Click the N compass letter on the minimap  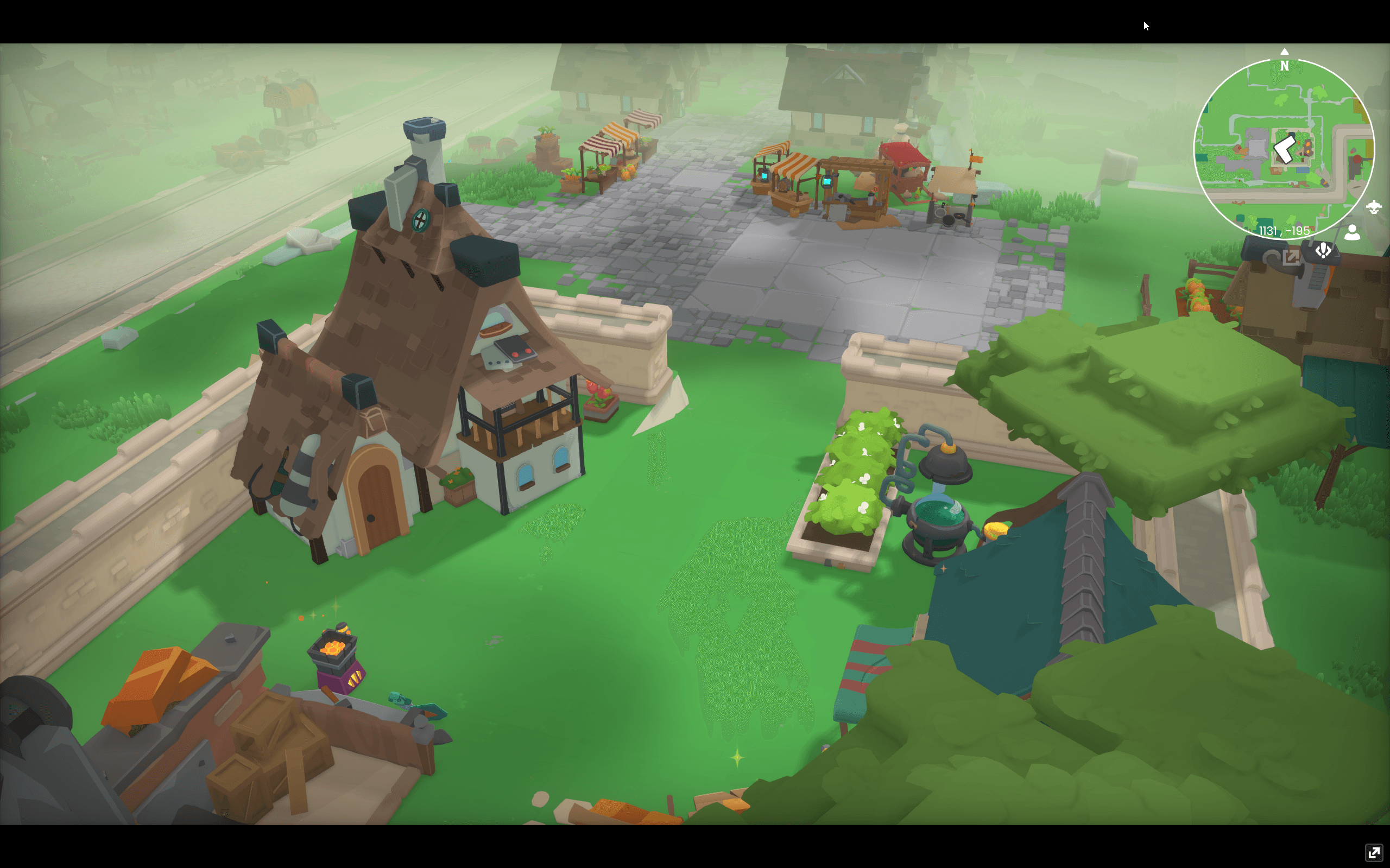[1284, 67]
